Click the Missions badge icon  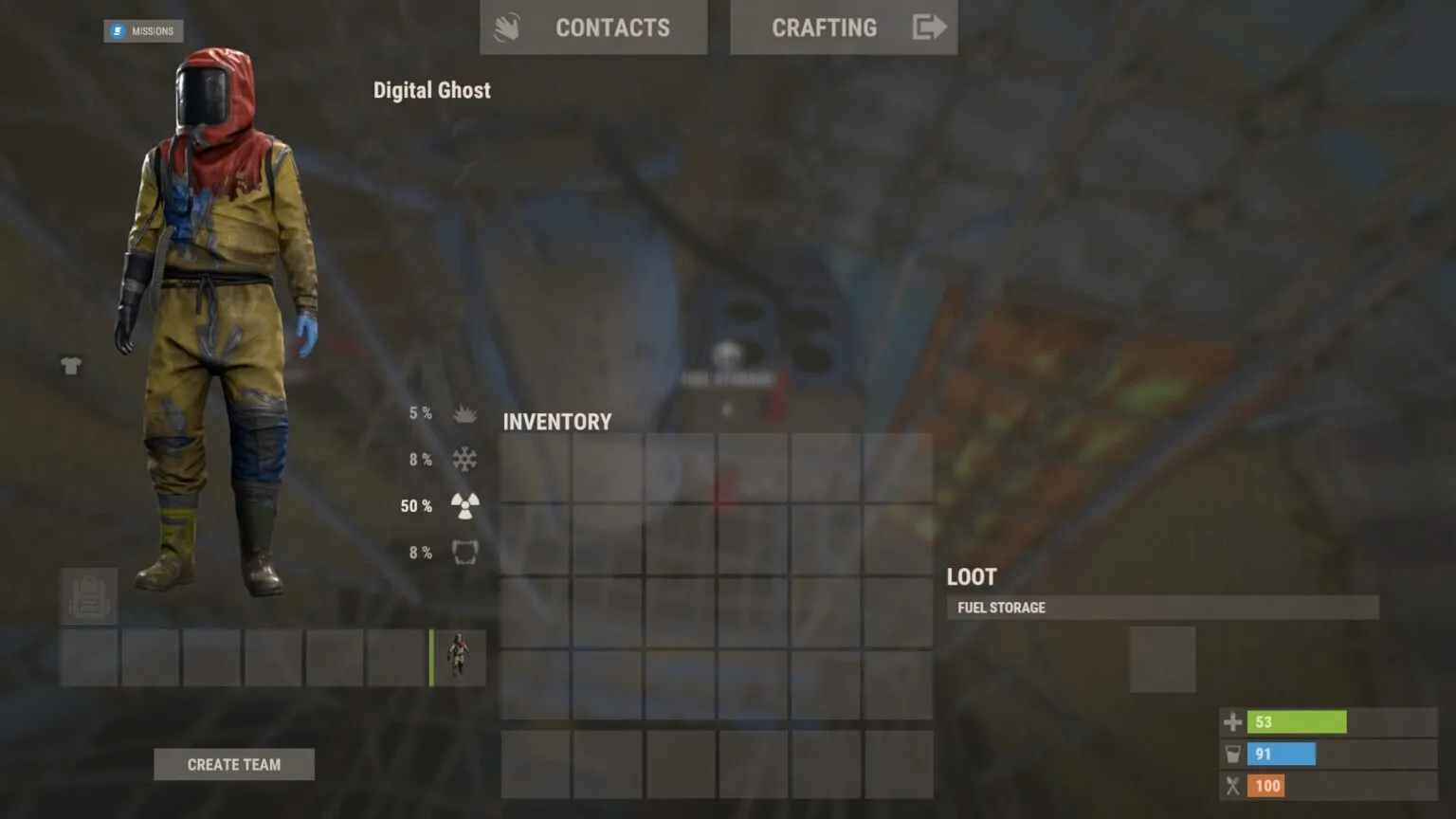pyautogui.click(x=118, y=30)
